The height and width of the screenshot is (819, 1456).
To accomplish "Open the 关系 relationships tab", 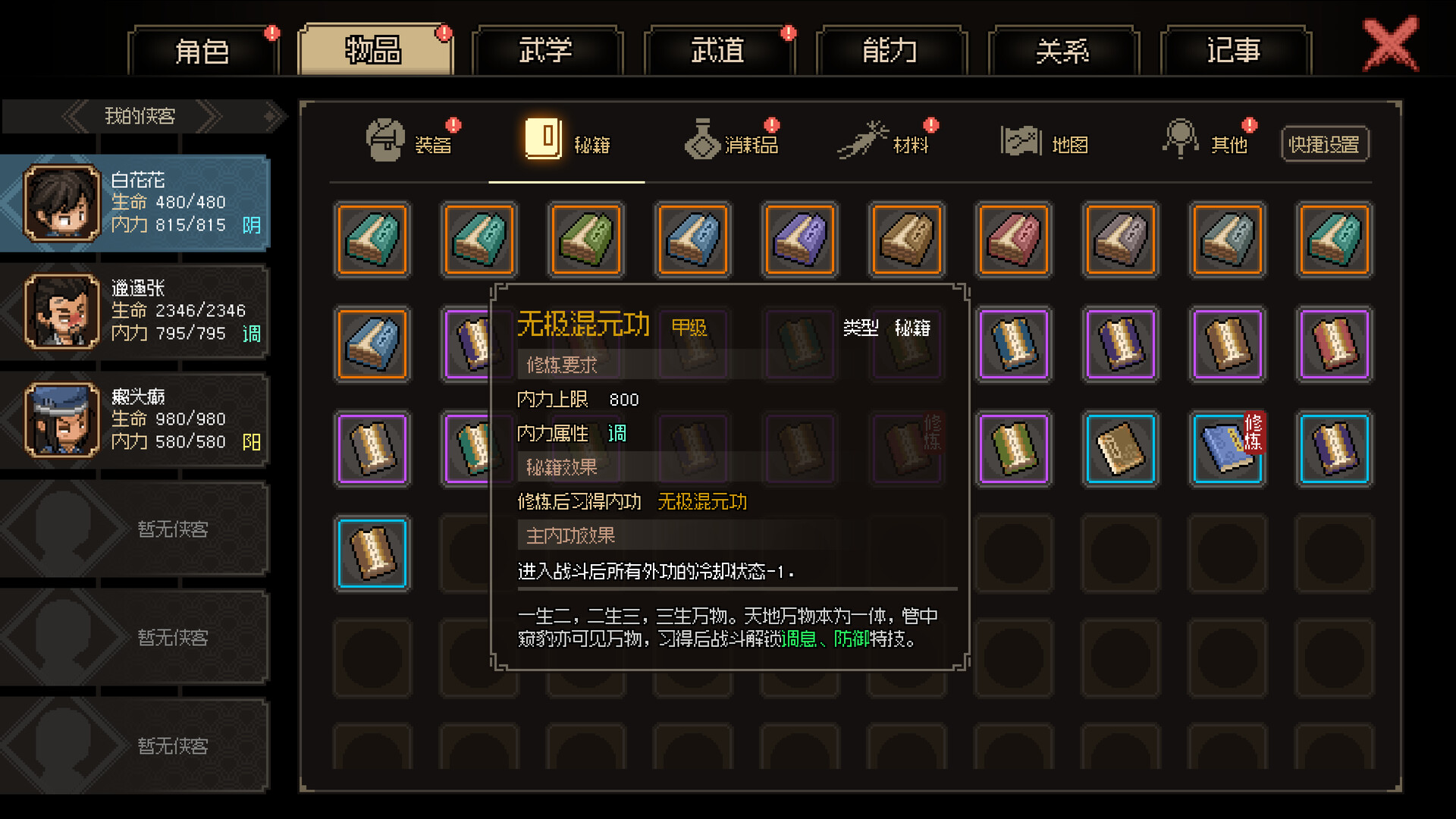I will click(1063, 49).
